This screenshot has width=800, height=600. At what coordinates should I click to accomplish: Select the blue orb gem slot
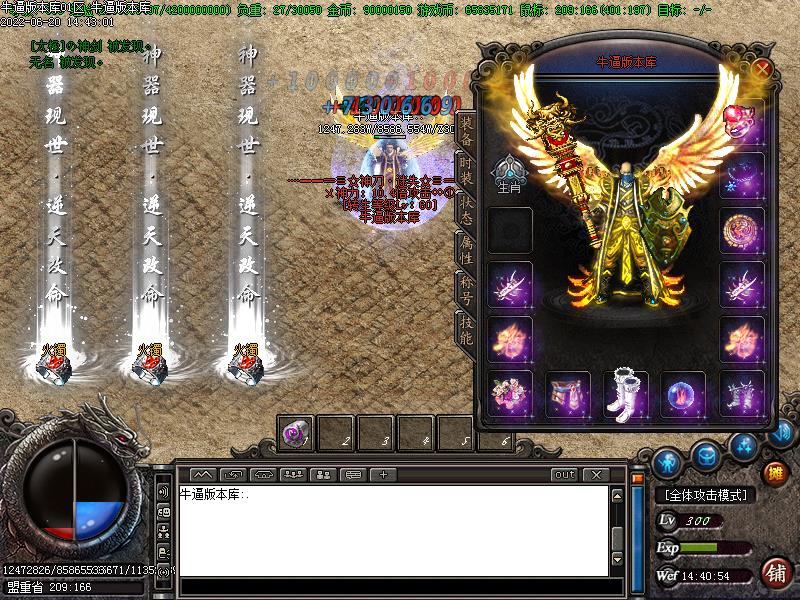tap(683, 393)
